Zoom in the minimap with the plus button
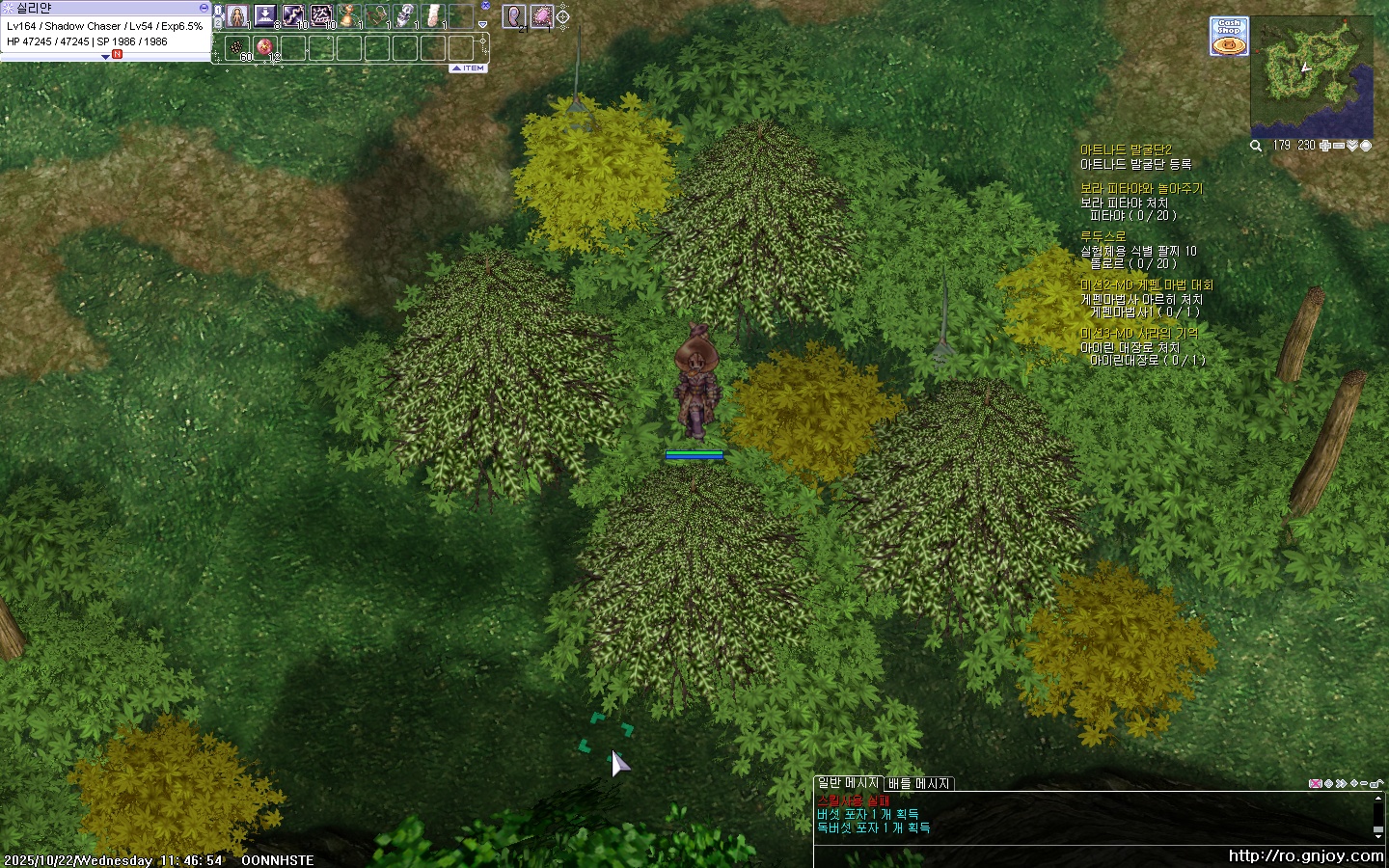This screenshot has height=868, width=1389. coord(1324,146)
